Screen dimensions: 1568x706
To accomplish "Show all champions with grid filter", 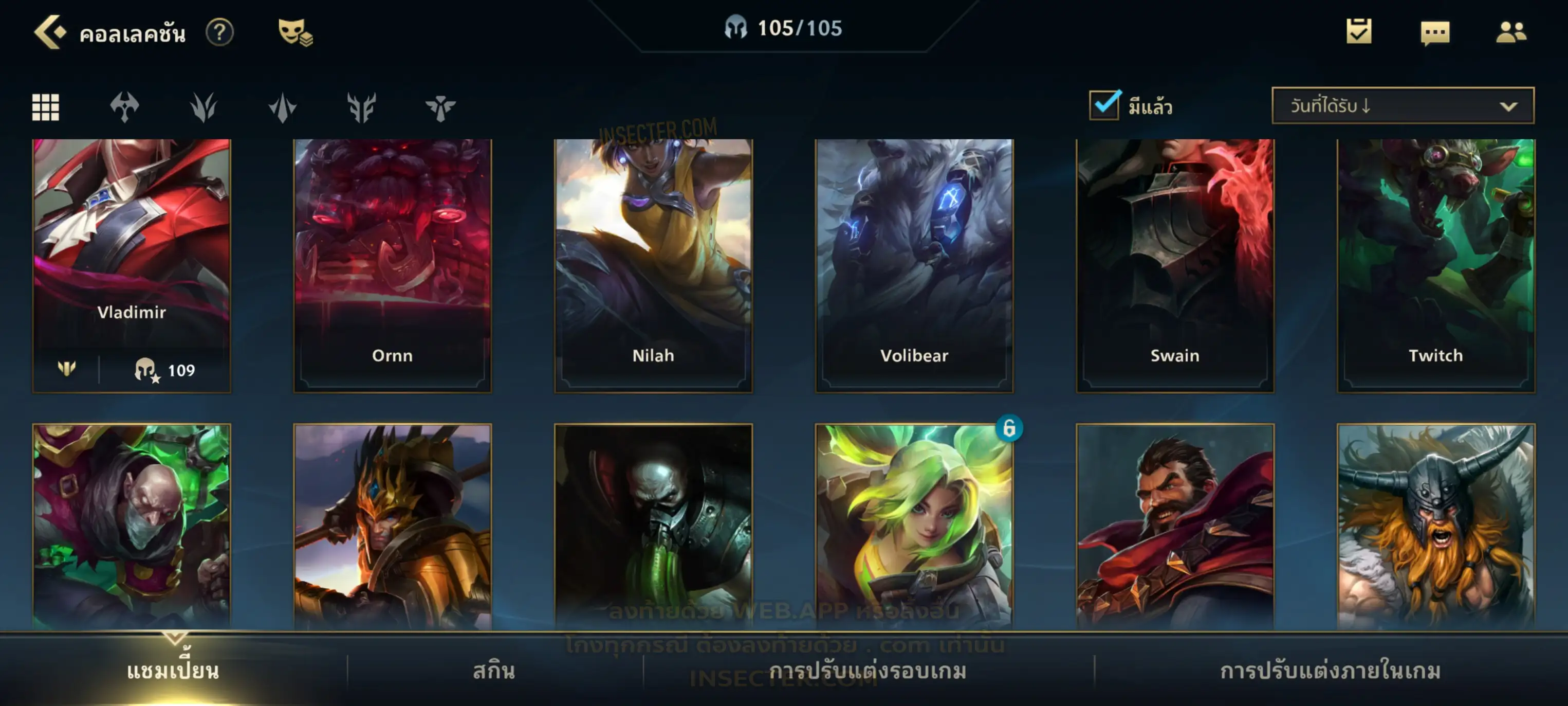I will click(x=46, y=107).
